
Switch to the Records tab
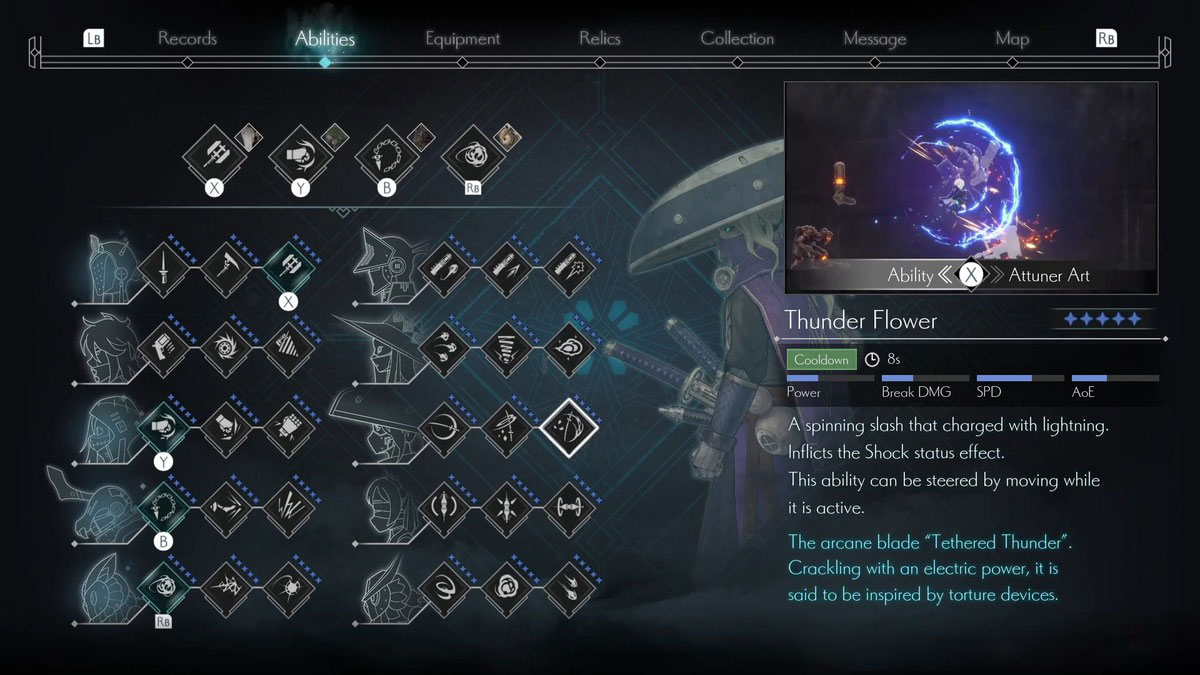pyautogui.click(x=187, y=39)
